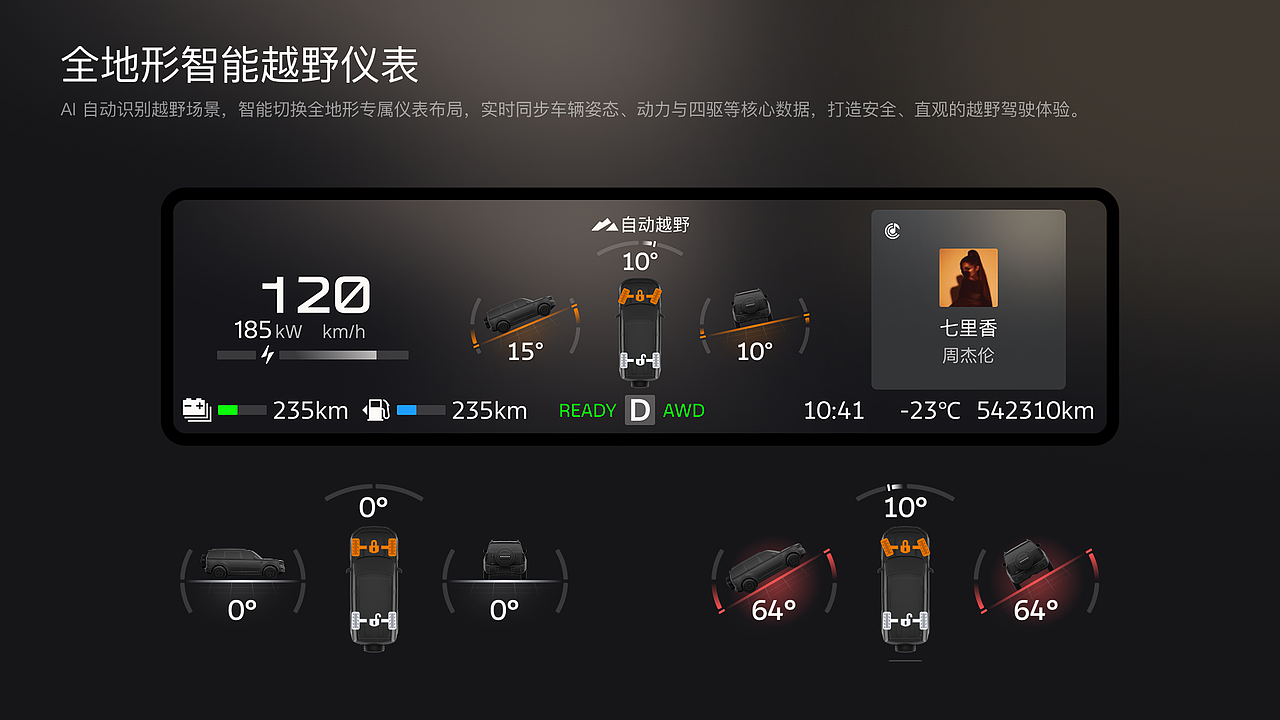
Task: Click the AWD status indicator
Action: 684,410
